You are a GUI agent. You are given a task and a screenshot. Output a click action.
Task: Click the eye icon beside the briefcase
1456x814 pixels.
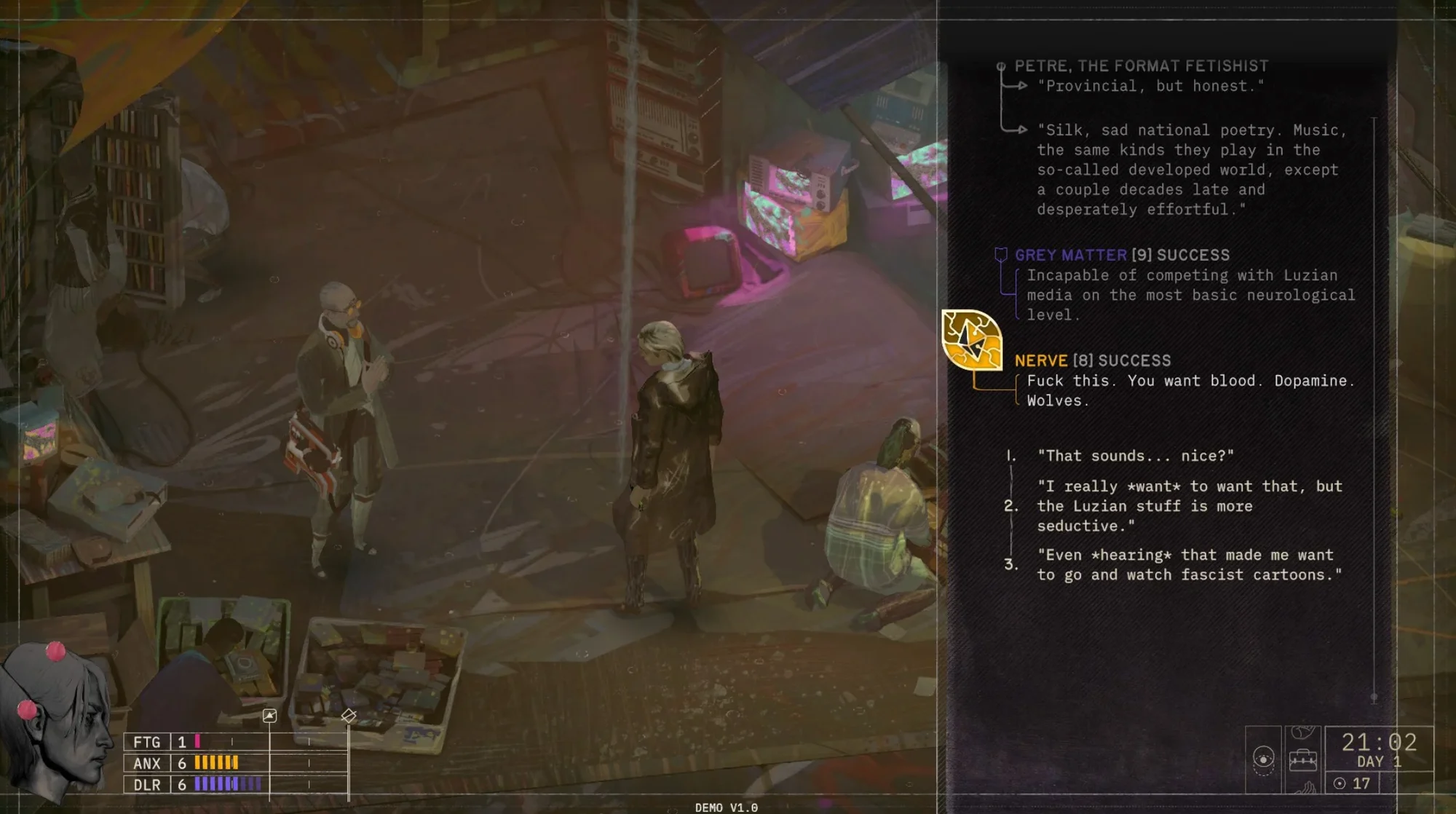tap(1263, 760)
